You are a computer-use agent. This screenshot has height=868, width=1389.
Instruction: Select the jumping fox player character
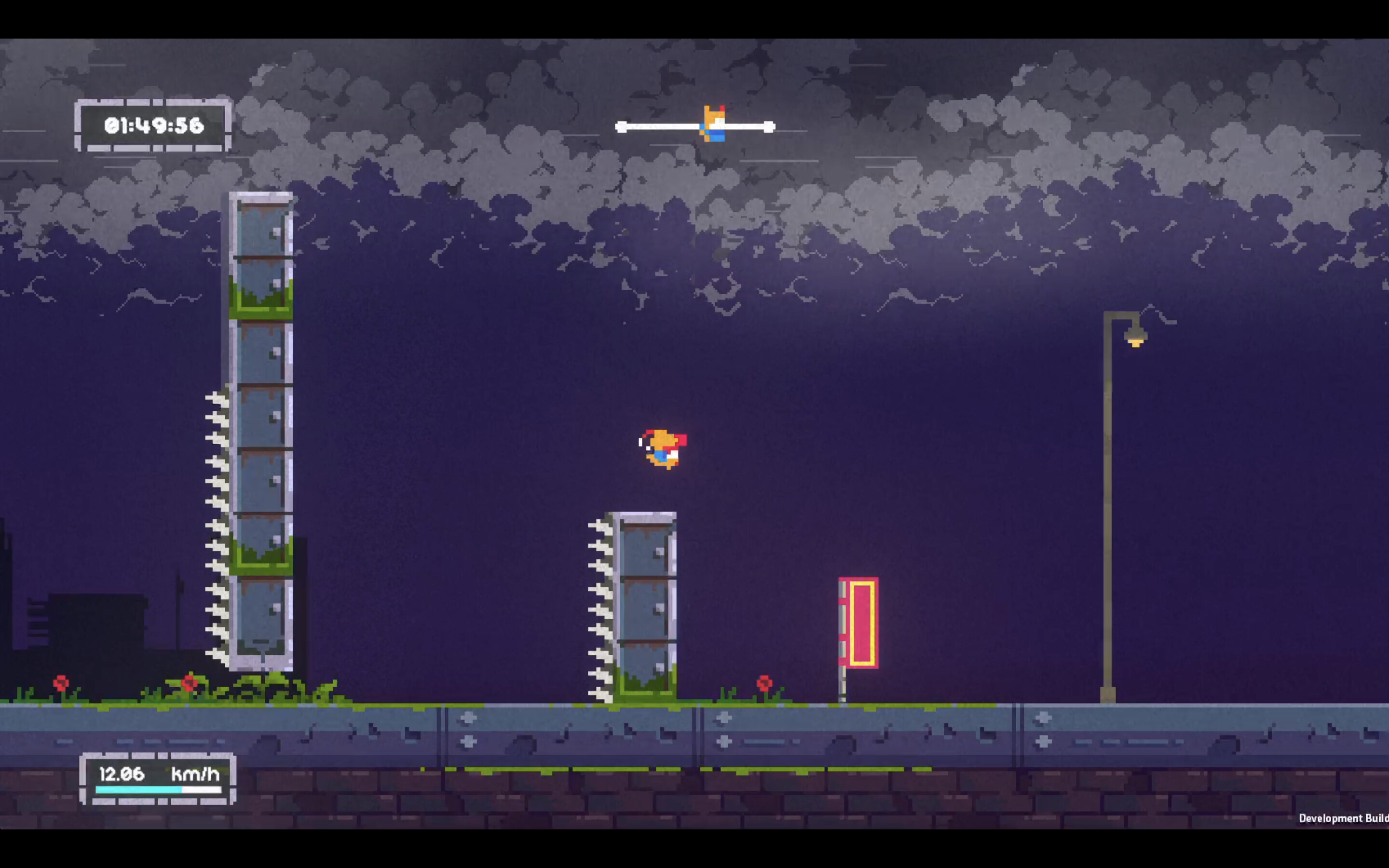tap(663, 448)
